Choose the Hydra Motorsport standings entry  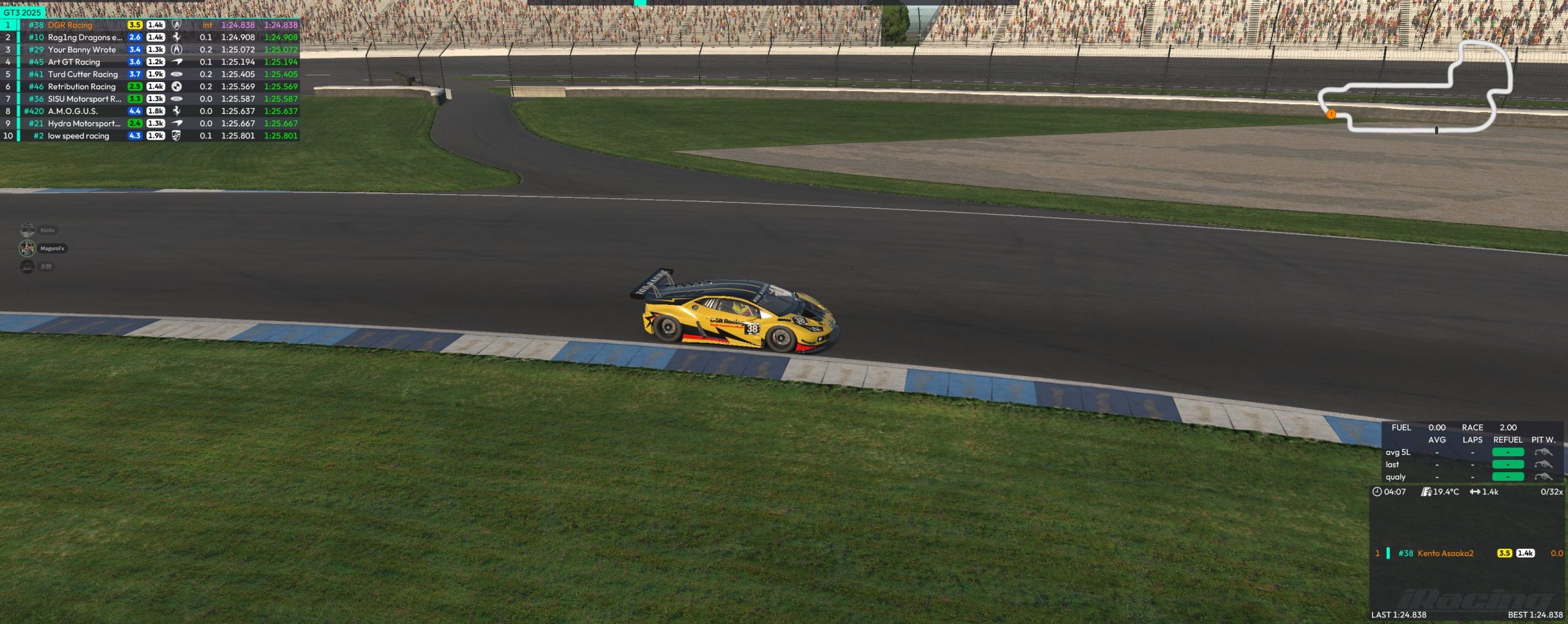[x=150, y=123]
